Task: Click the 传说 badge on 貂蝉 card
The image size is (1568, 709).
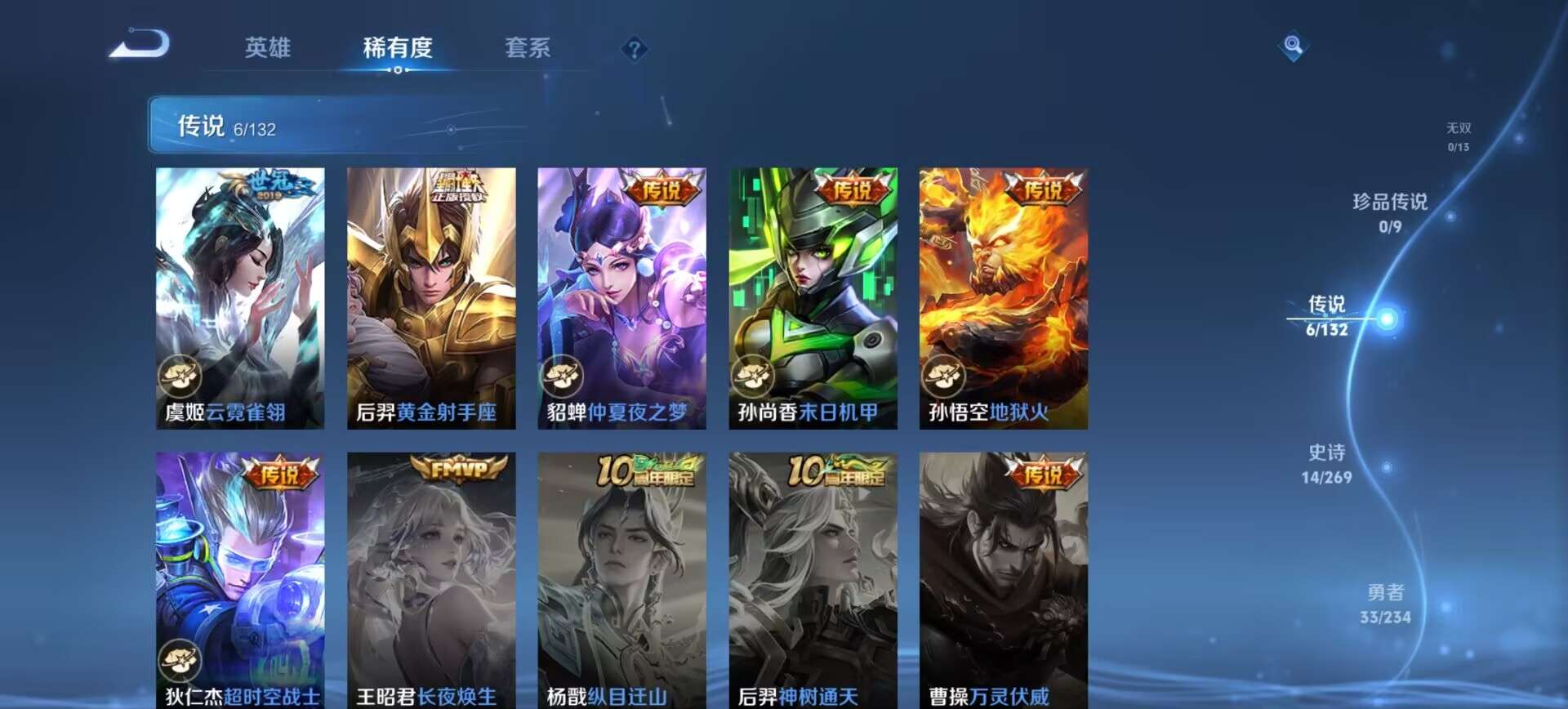Action: click(663, 187)
